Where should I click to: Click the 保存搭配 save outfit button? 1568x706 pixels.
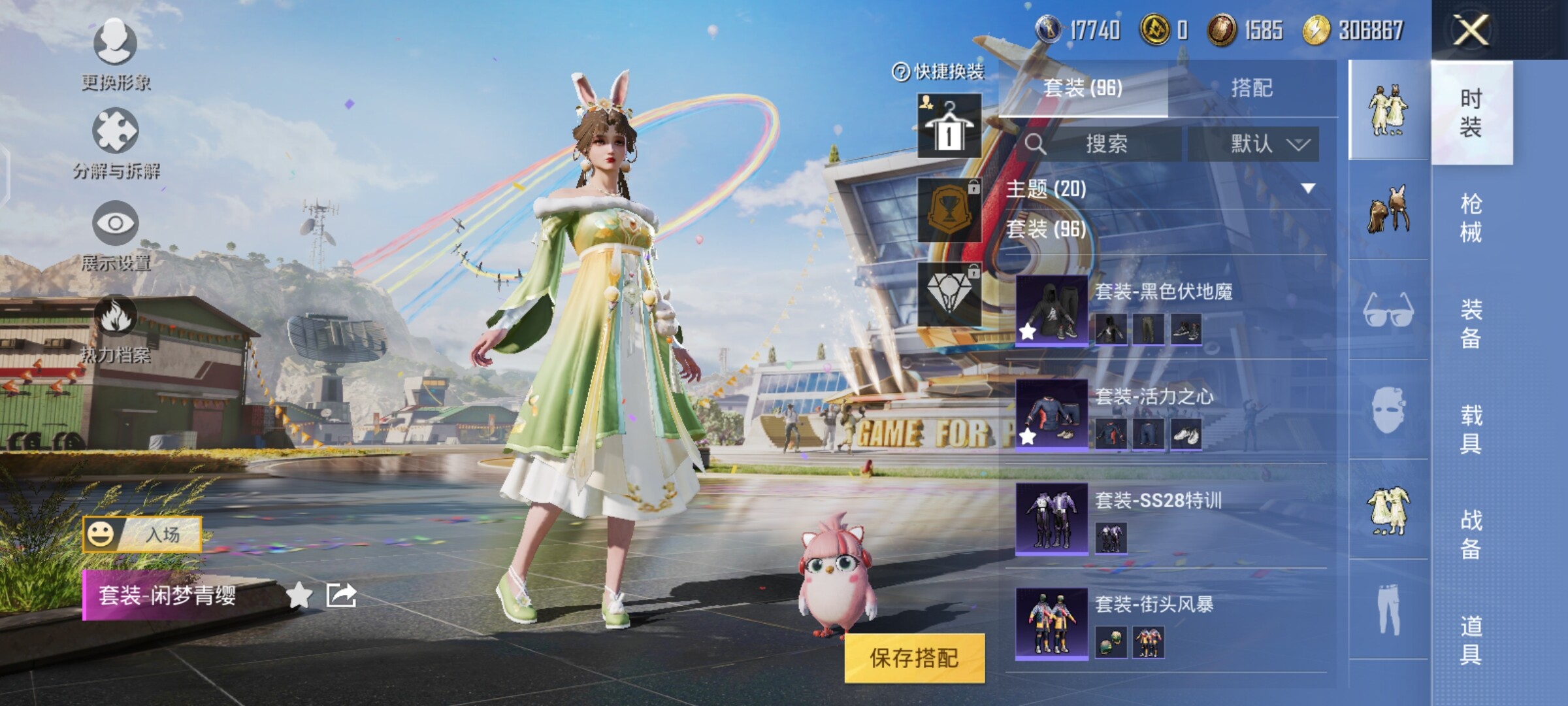pyautogui.click(x=914, y=658)
